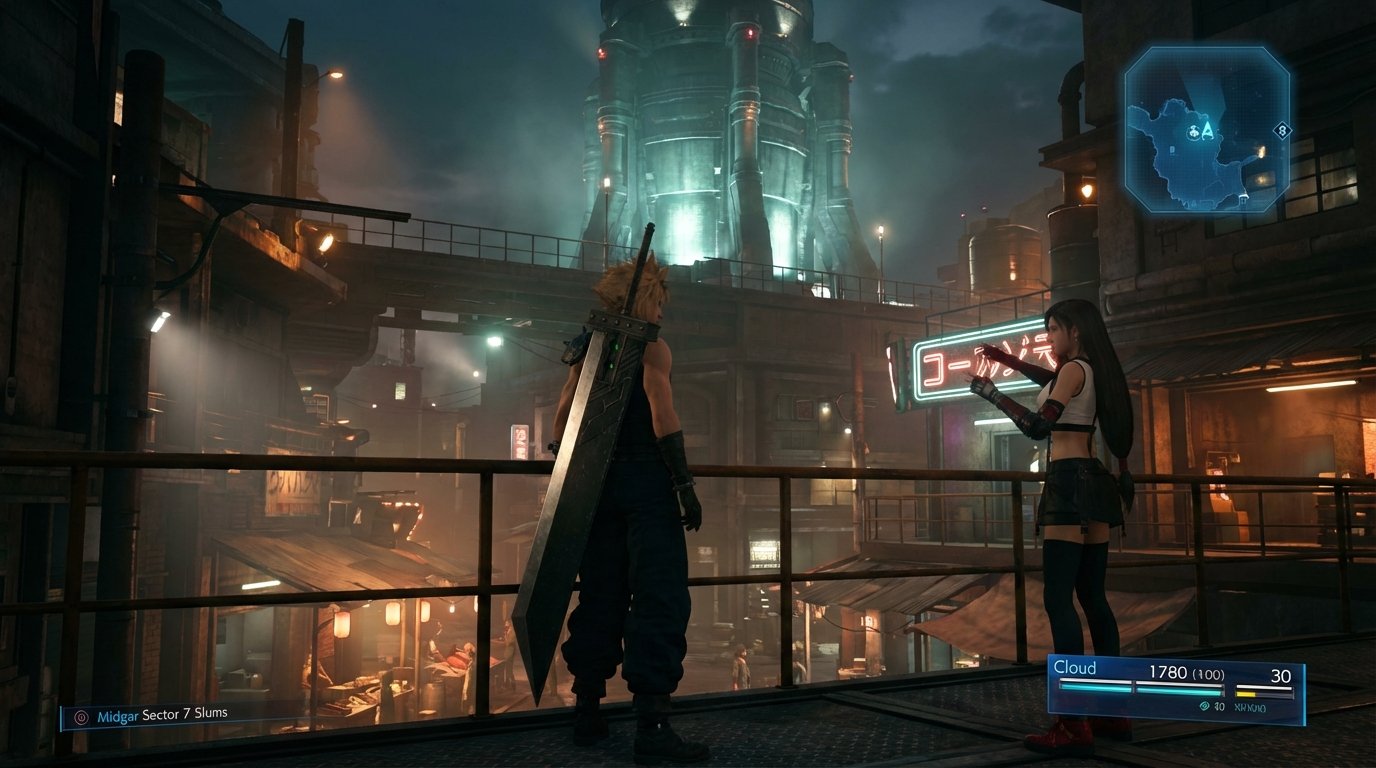
Task: Click the neon Japanese sign near Tifa
Action: pos(965,365)
